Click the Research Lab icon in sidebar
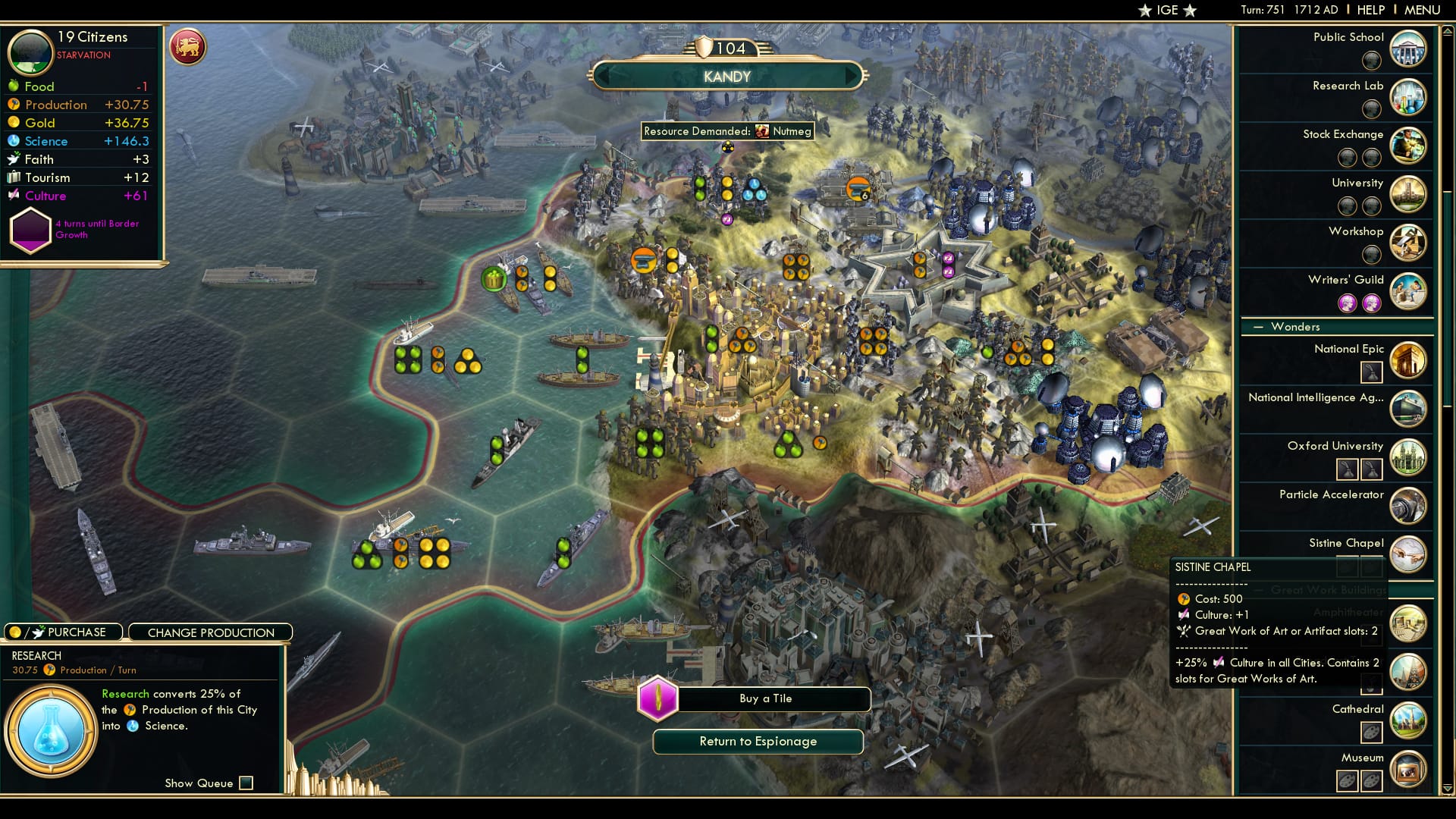The height and width of the screenshot is (819, 1456). pyautogui.click(x=1408, y=97)
